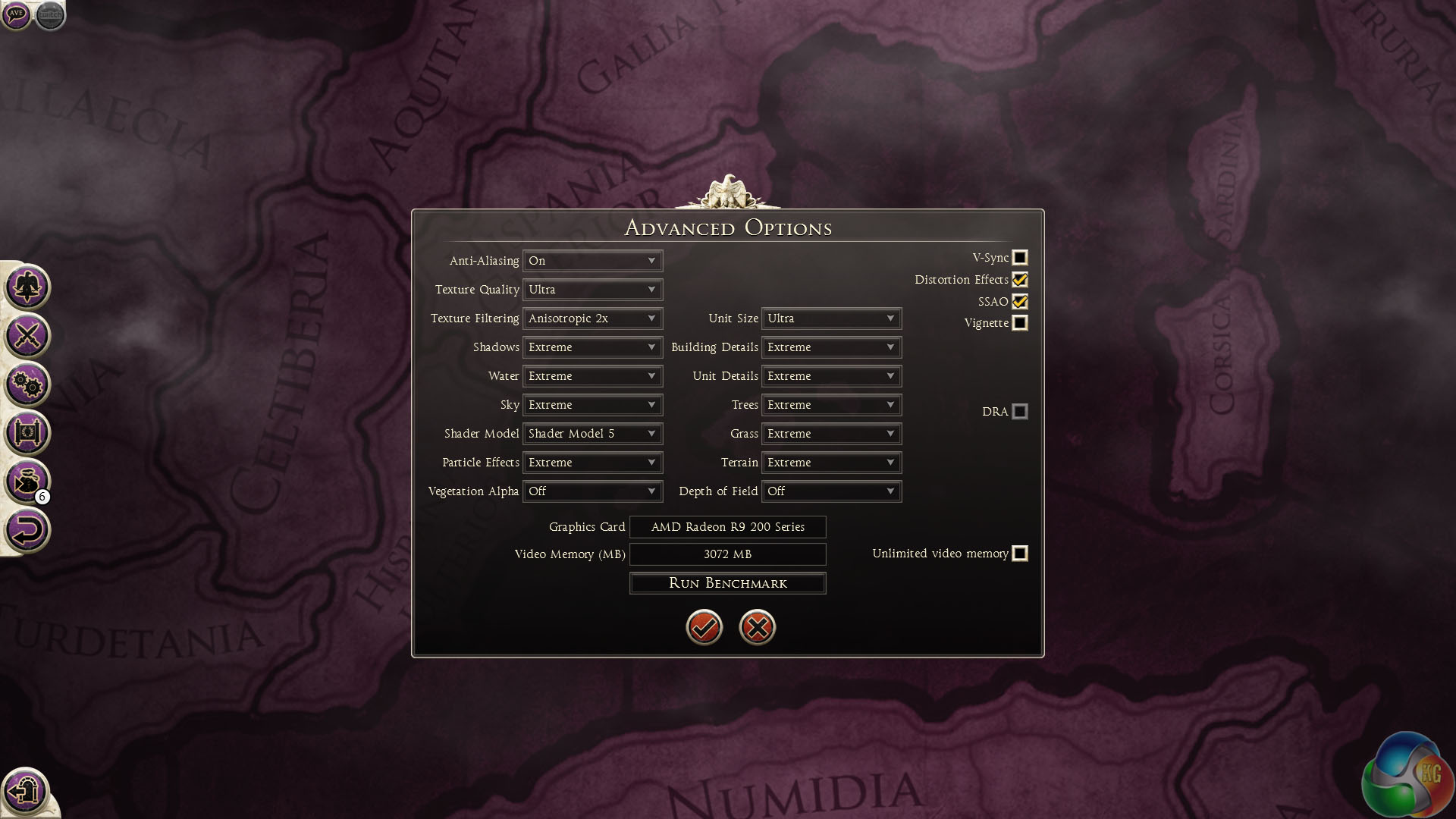Confirm settings with the checkmark button
The height and width of the screenshot is (819, 1456).
click(x=704, y=627)
